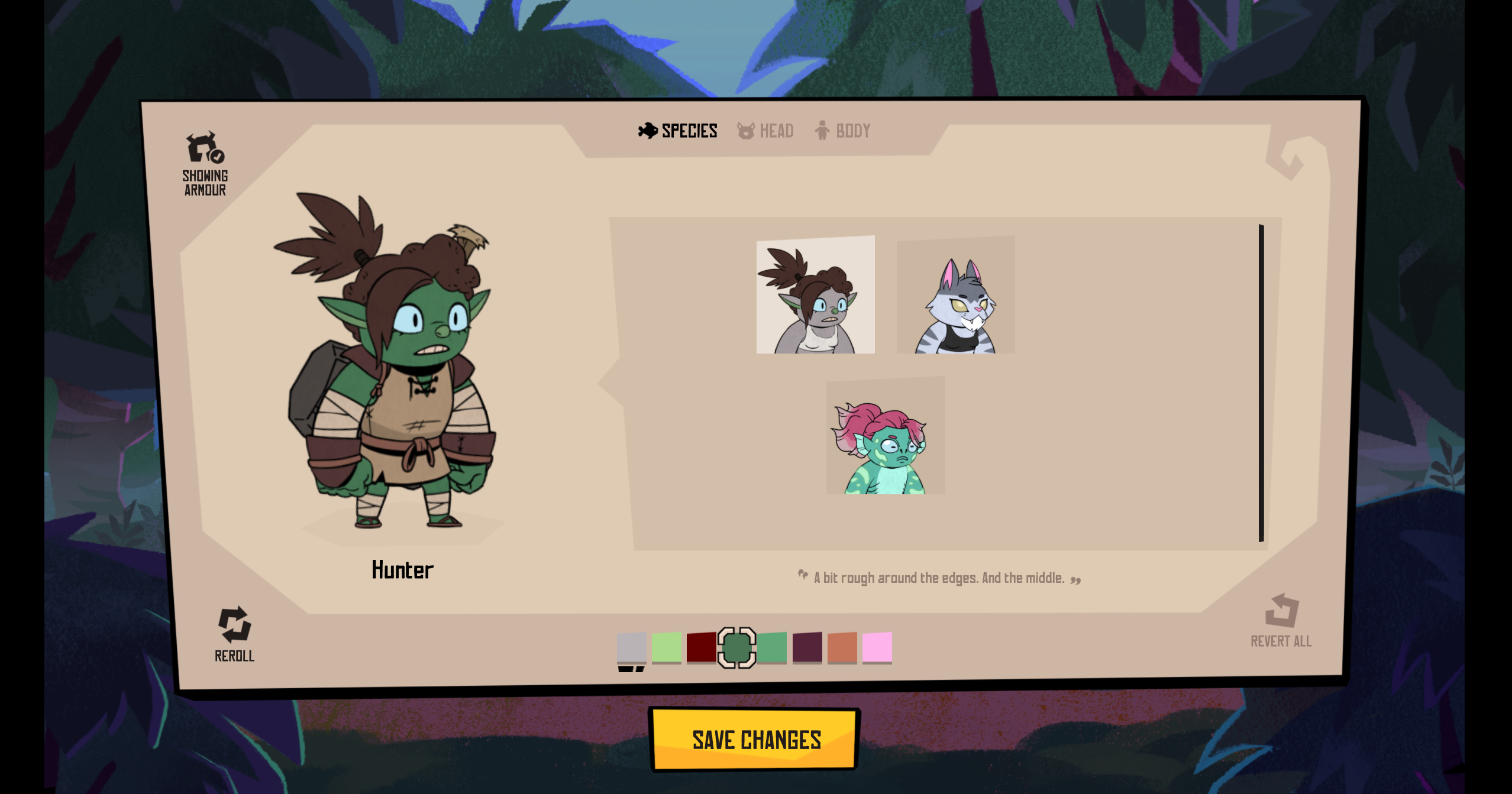Choose the light green colour swatch
Image resolution: width=1512 pixels, height=794 pixels.
[667, 647]
